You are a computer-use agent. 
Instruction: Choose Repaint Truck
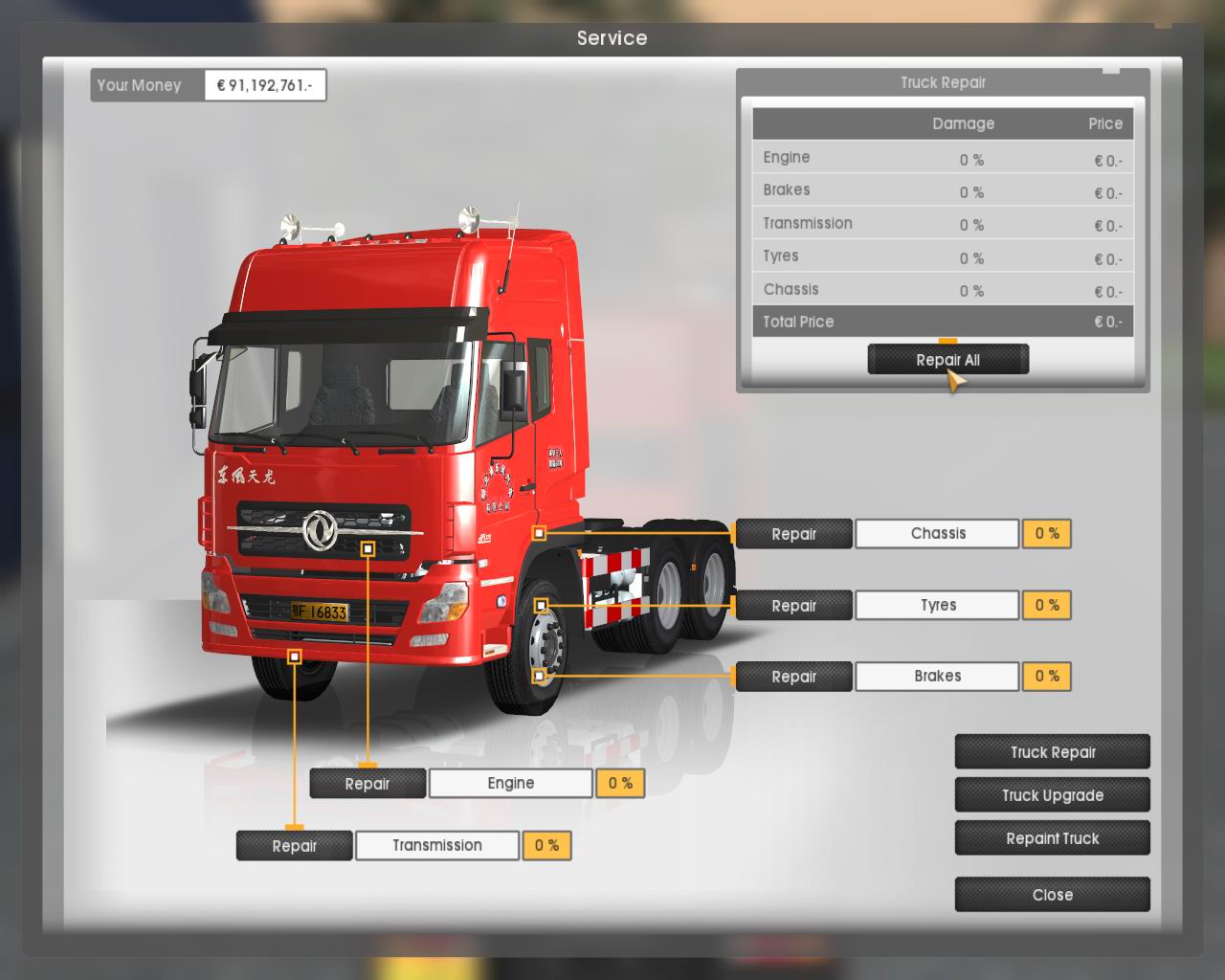1052,838
